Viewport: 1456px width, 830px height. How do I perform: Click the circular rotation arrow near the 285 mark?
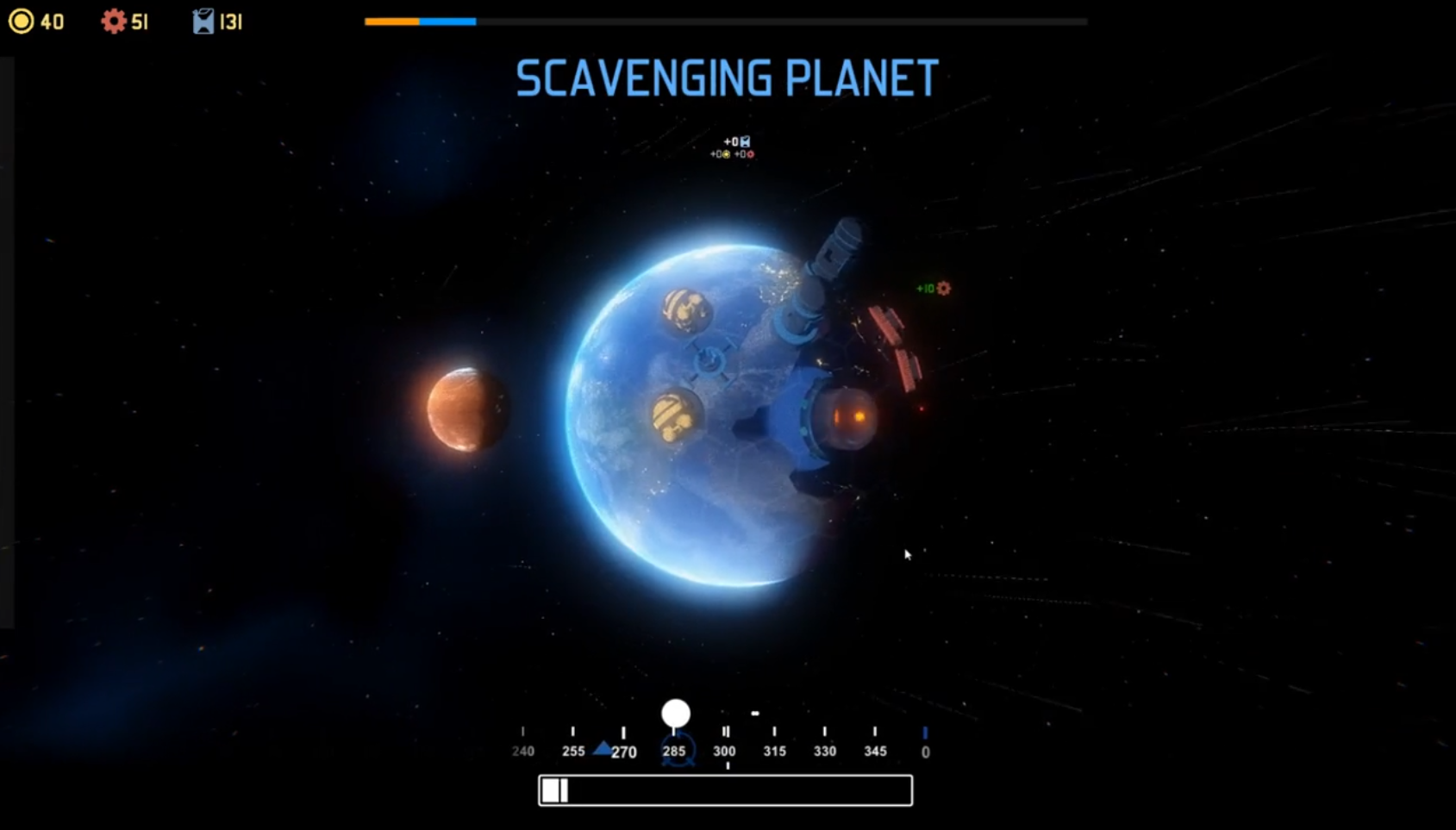pos(678,748)
